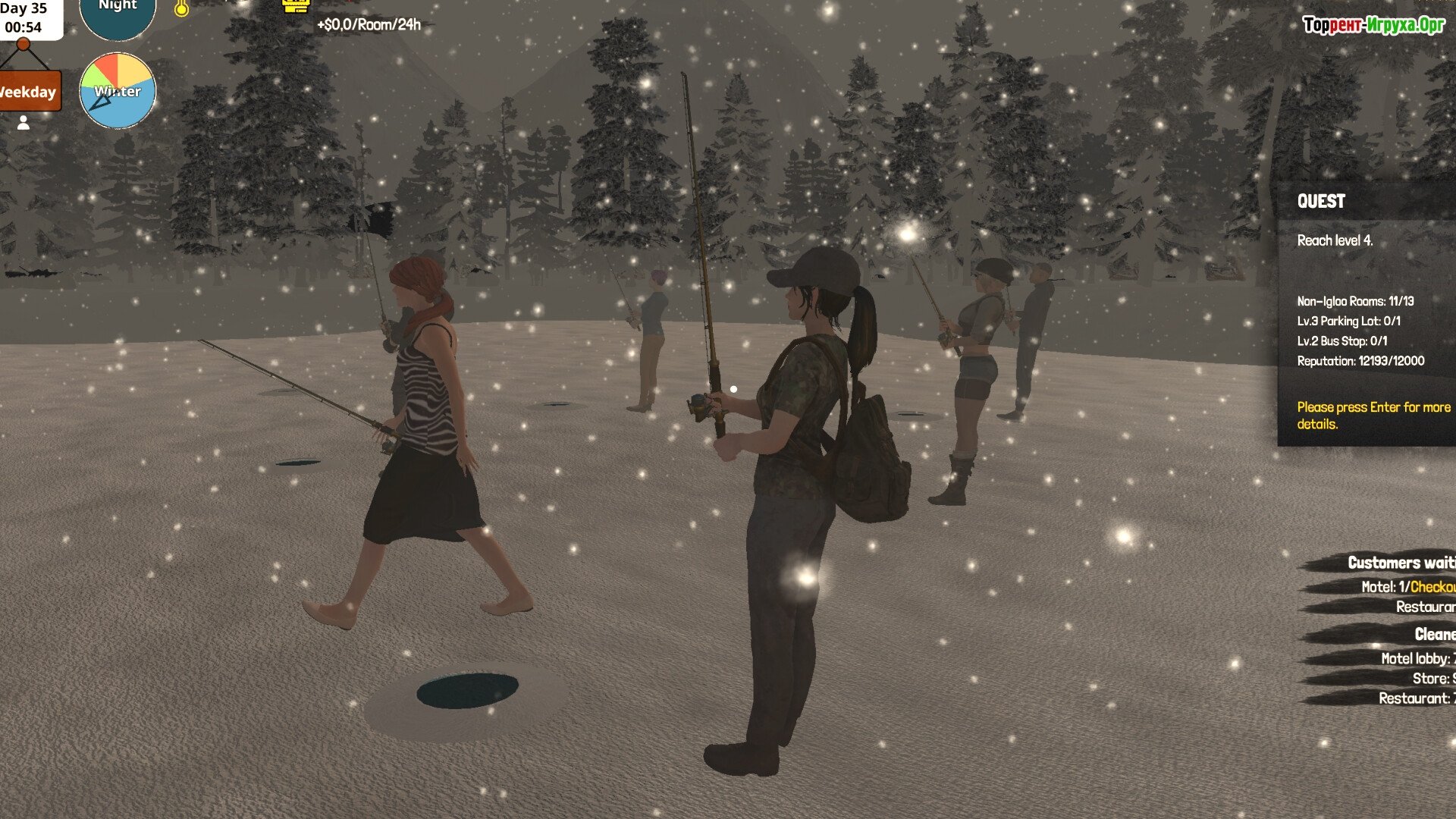Click the yellow cash register icon

[x=297, y=5]
